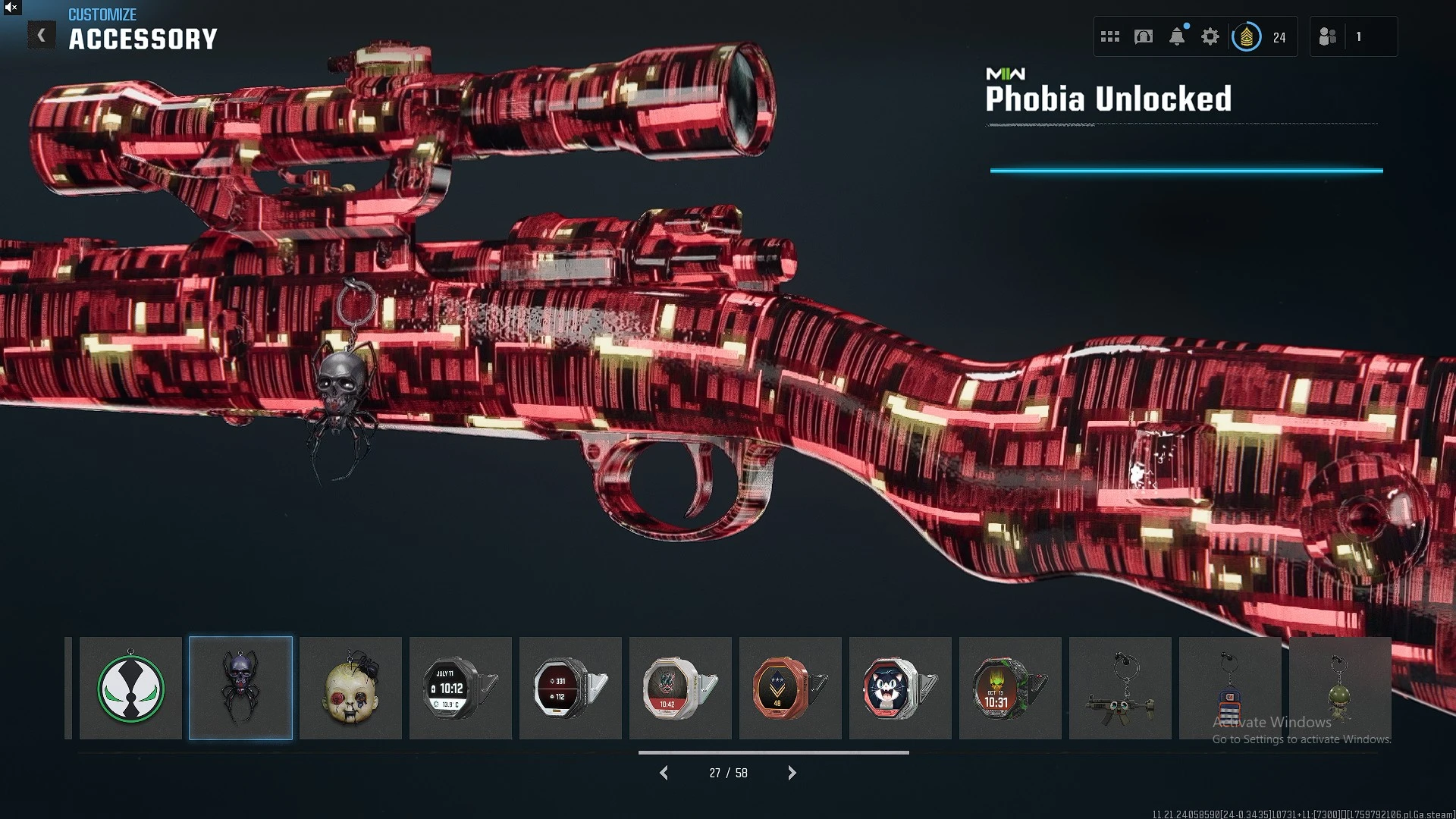Open the headset voice chat channels

click(1144, 36)
